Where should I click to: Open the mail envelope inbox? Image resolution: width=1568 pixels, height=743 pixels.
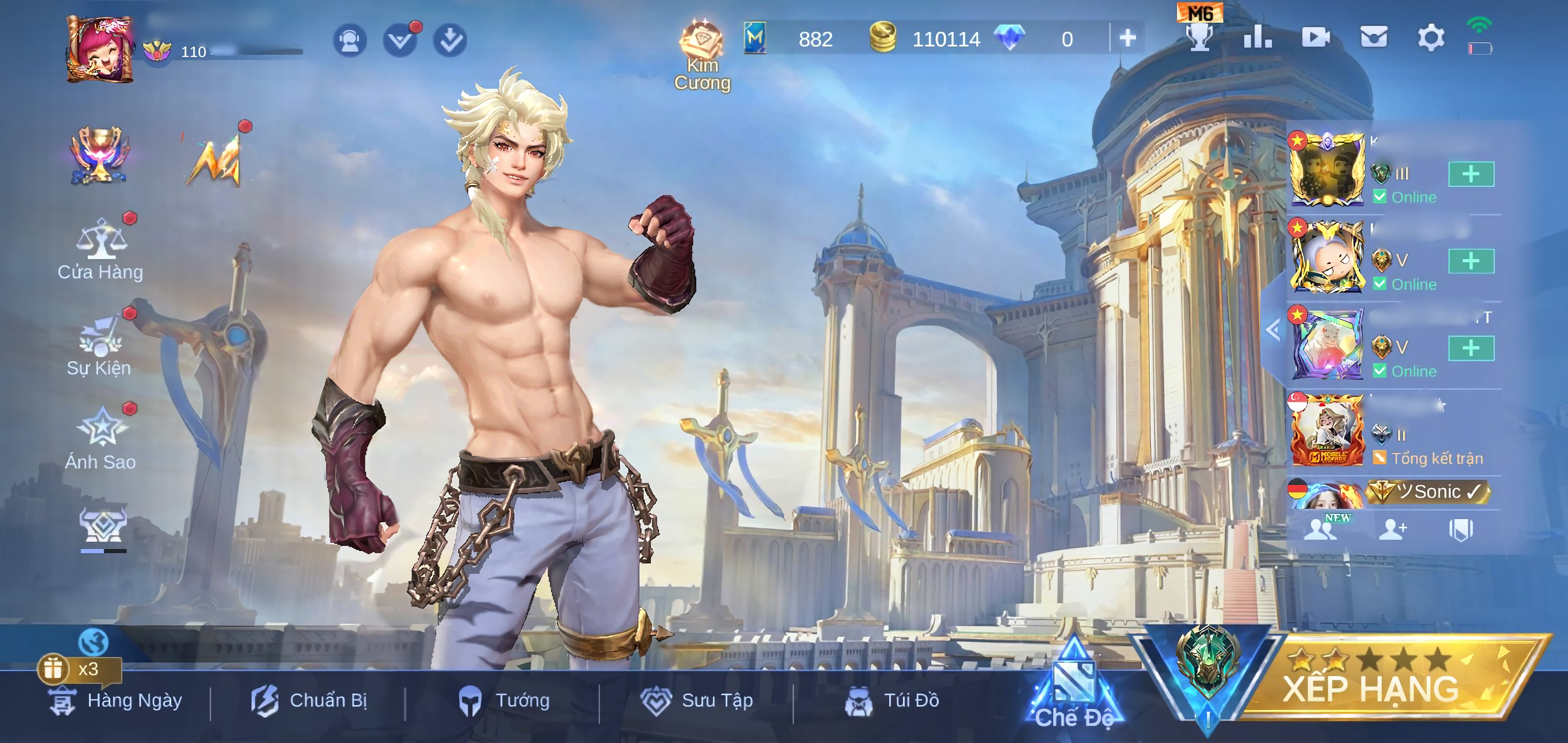1374,38
